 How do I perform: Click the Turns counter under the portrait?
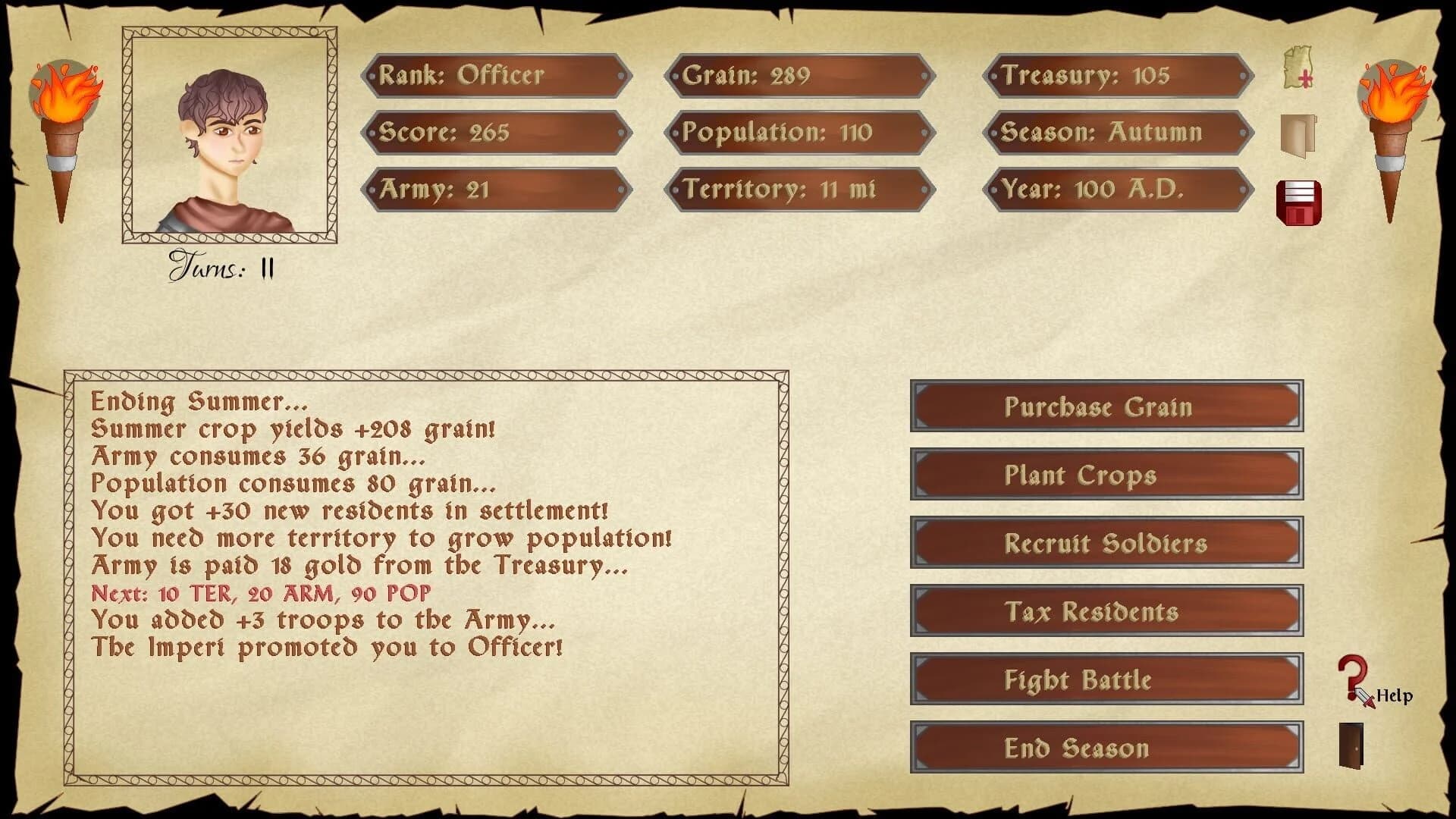click(222, 265)
